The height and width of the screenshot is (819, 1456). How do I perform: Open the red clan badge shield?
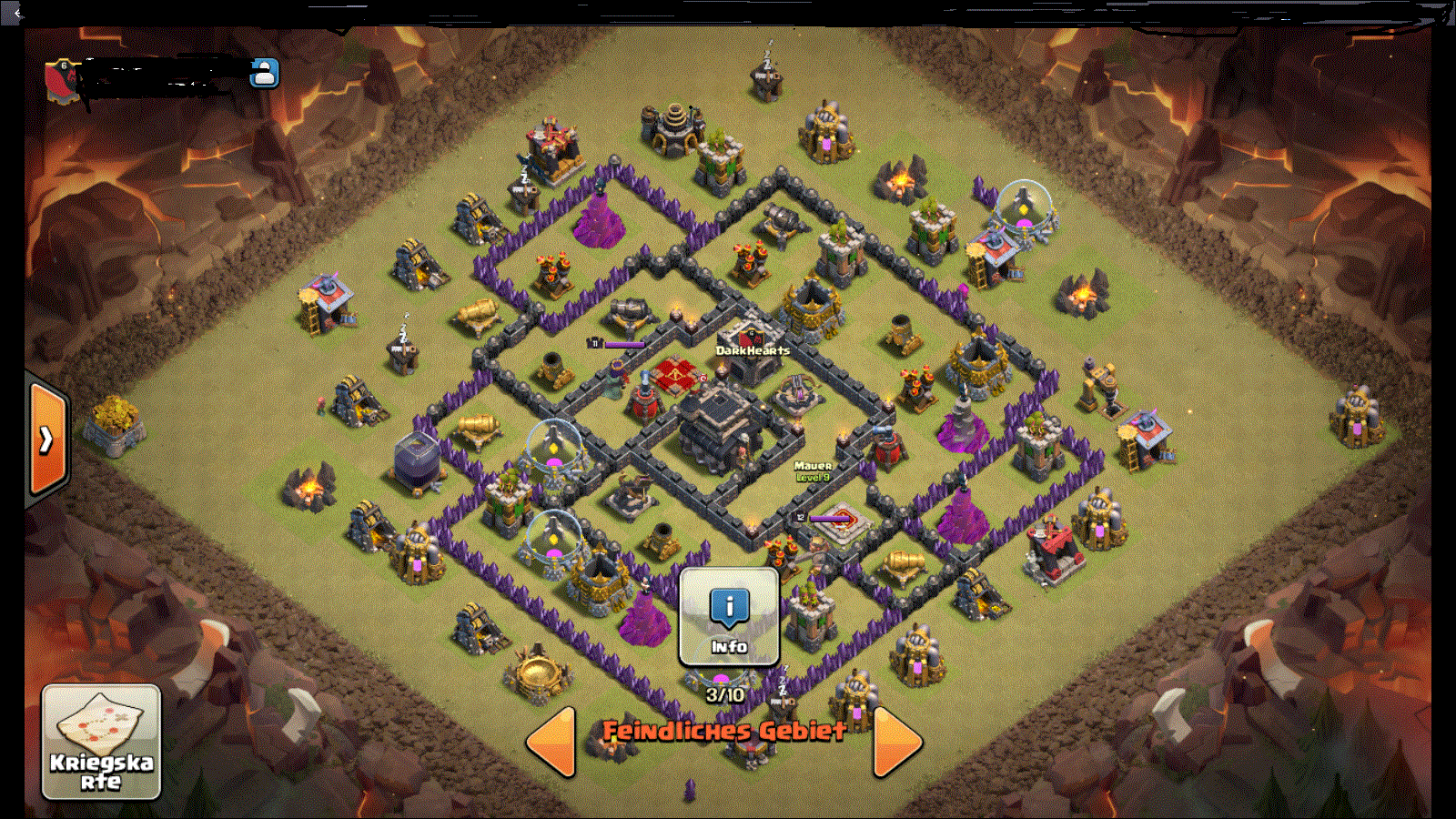[61, 78]
